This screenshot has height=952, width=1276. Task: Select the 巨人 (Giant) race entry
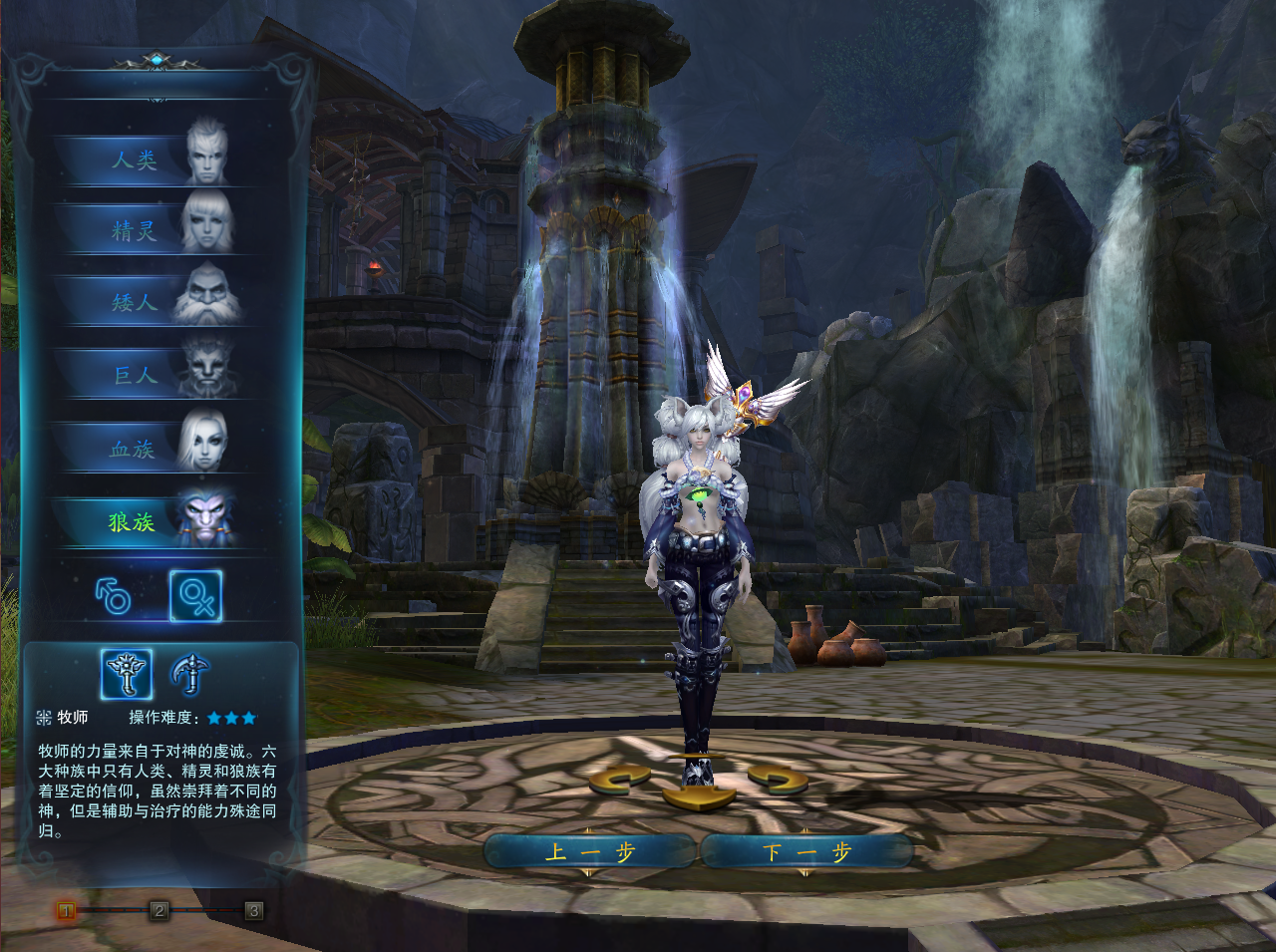pos(150,375)
